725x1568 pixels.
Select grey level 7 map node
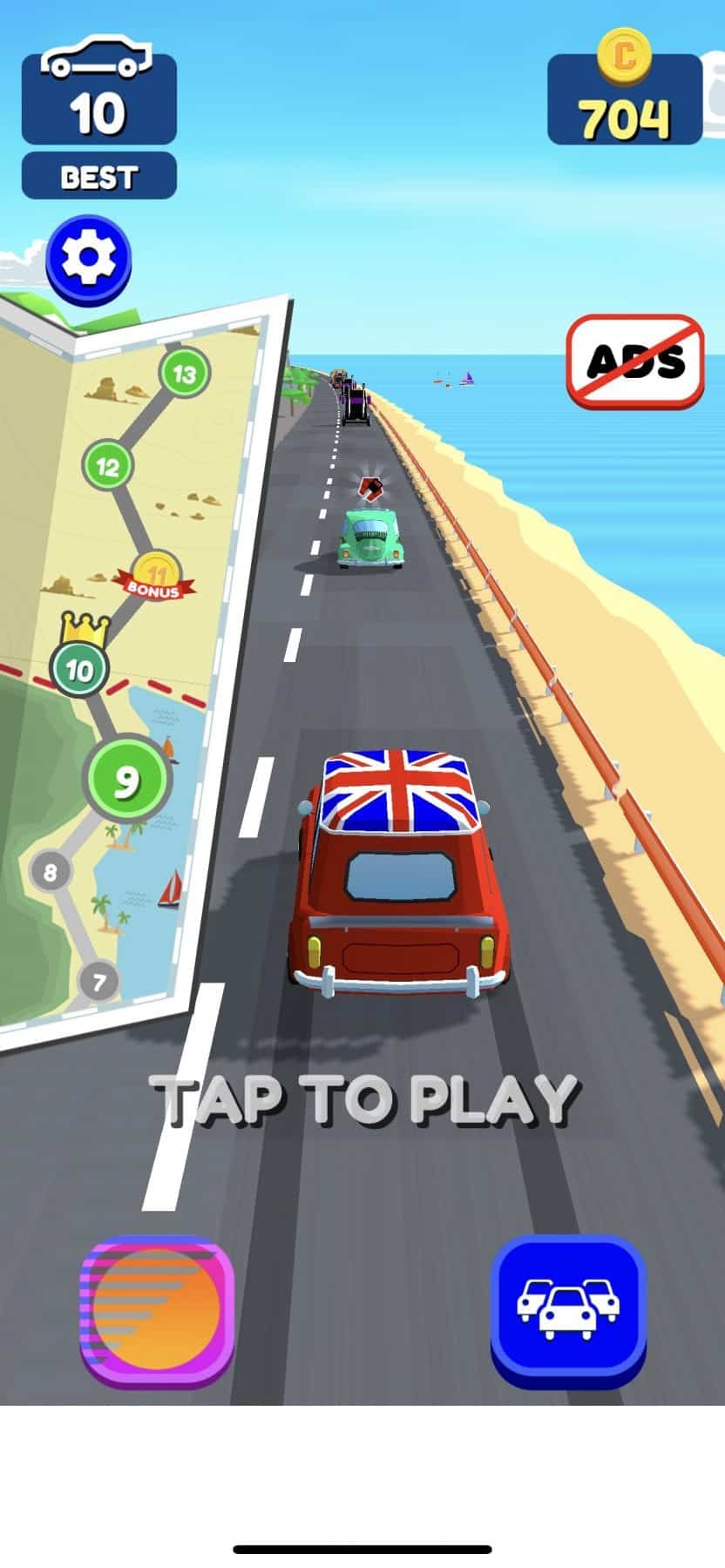[99, 982]
